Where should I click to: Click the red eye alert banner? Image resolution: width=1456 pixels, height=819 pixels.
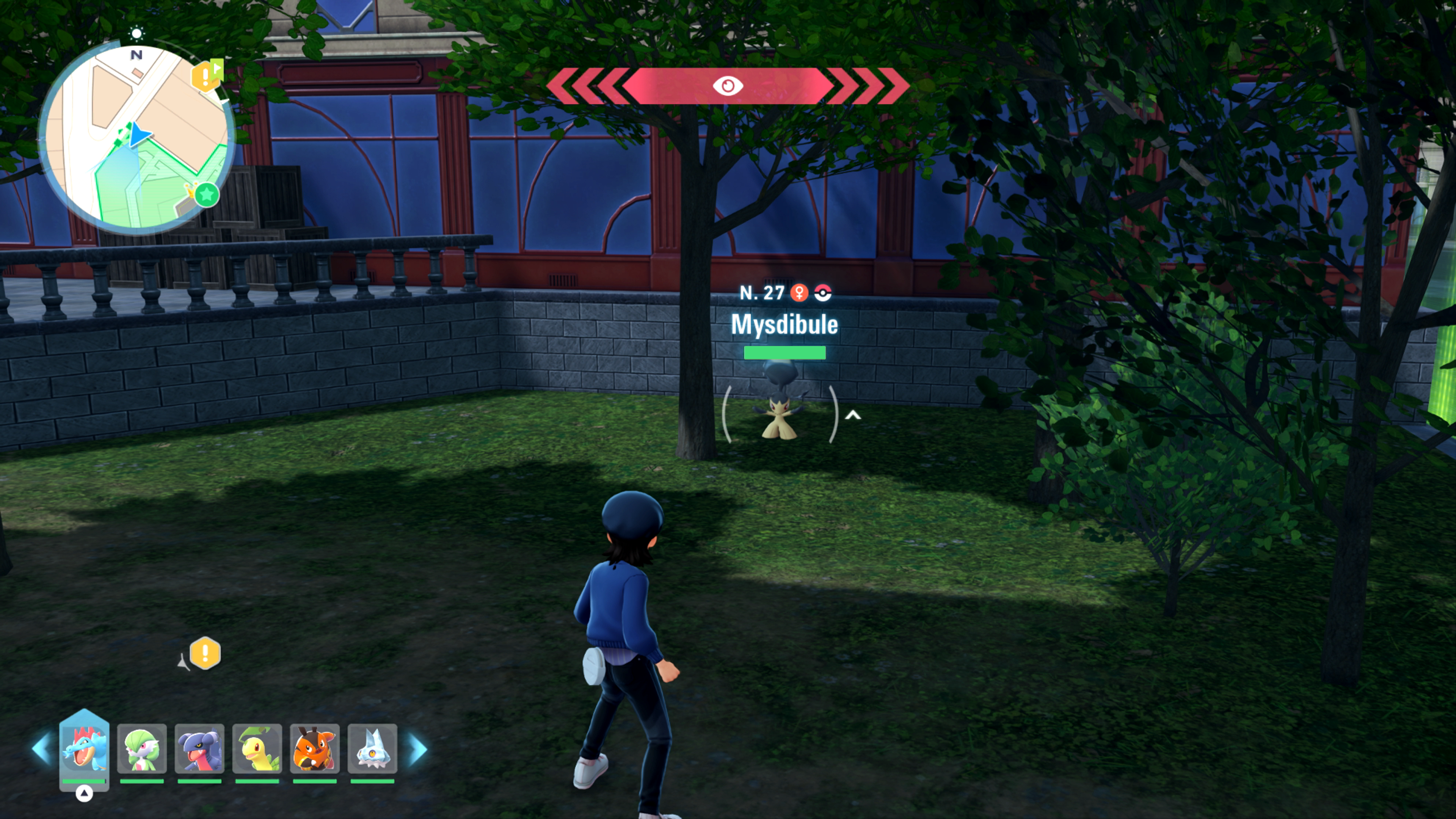click(728, 86)
